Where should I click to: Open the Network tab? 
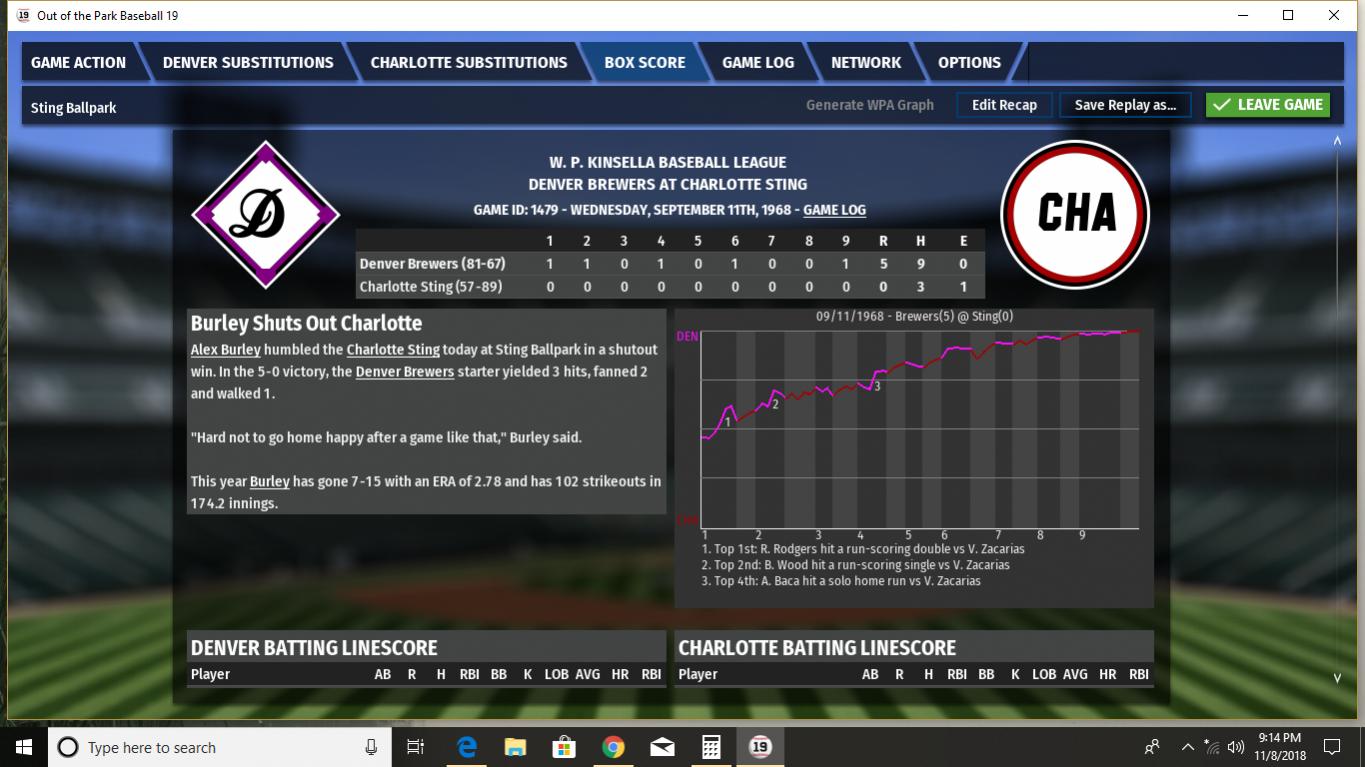coord(866,62)
